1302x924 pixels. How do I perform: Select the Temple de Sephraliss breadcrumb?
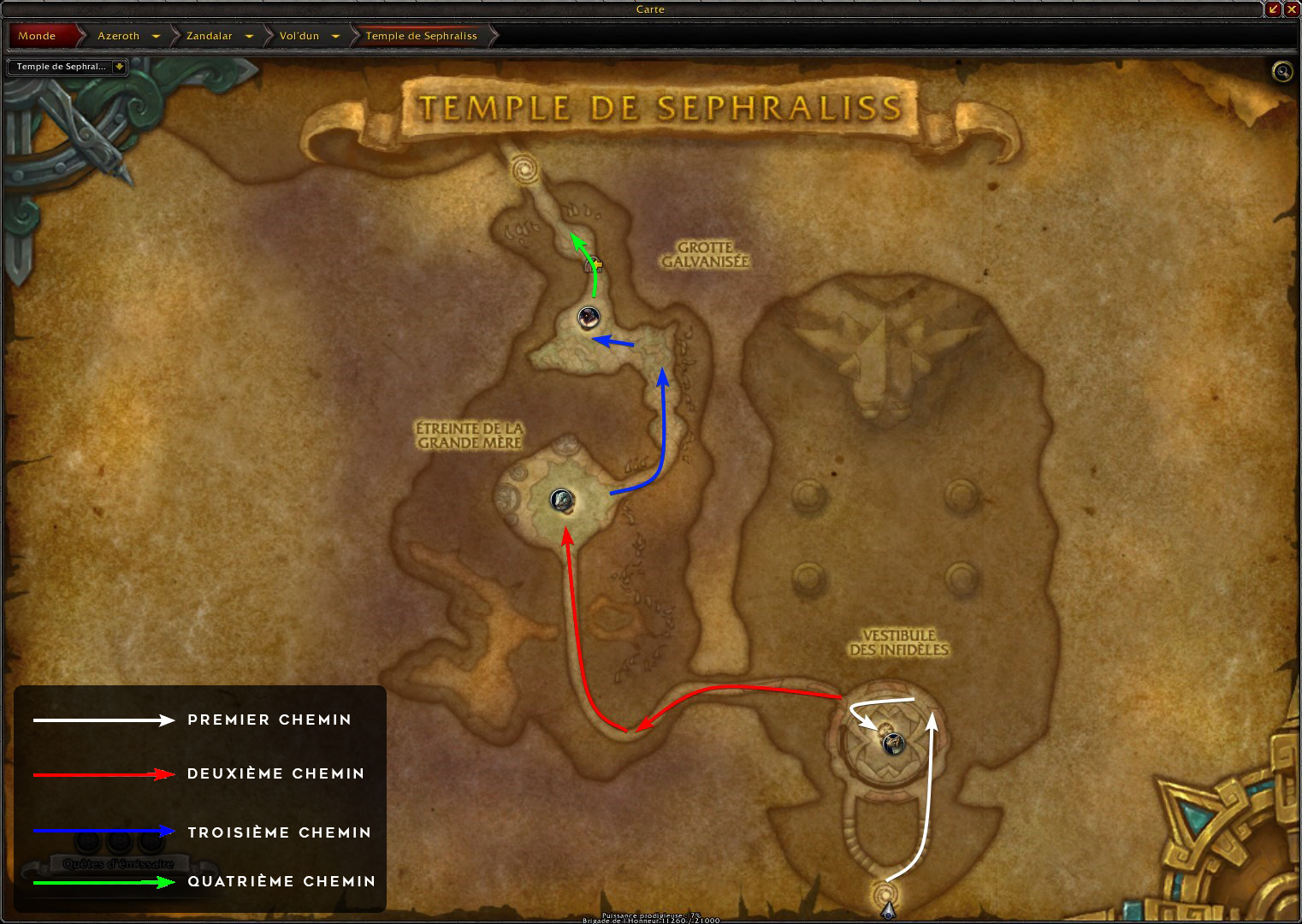click(421, 36)
